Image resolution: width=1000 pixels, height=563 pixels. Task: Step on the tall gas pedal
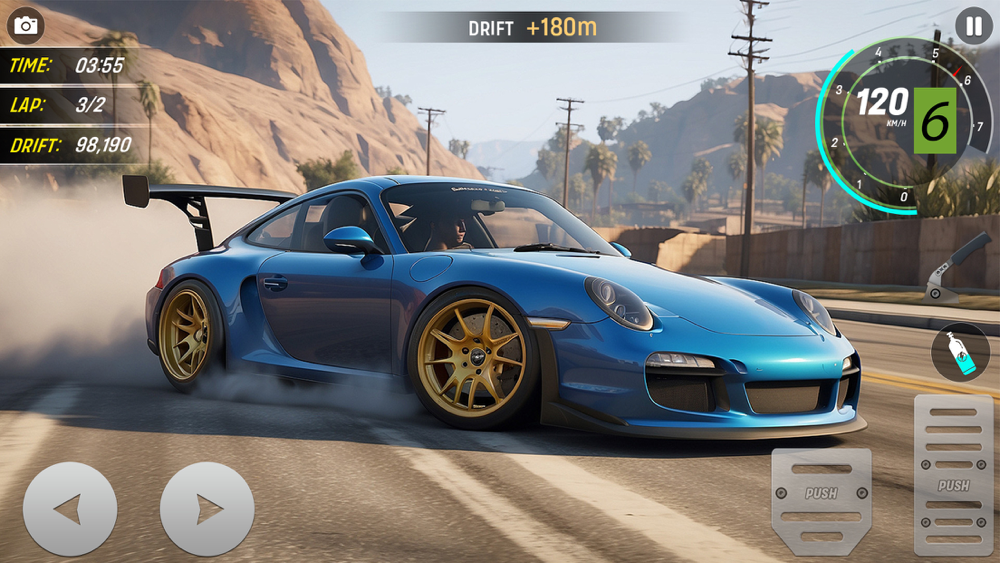coord(953,474)
